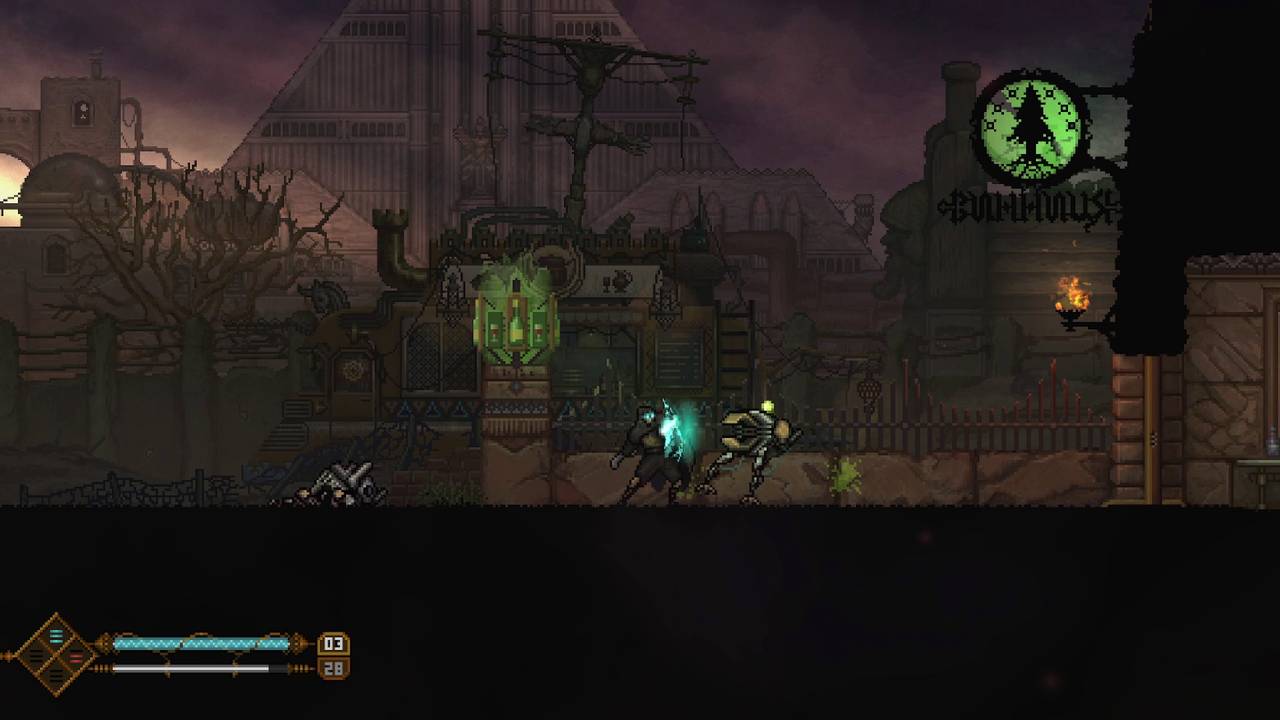
Task: Click the ammo counter displaying 28
Action: 333,668
